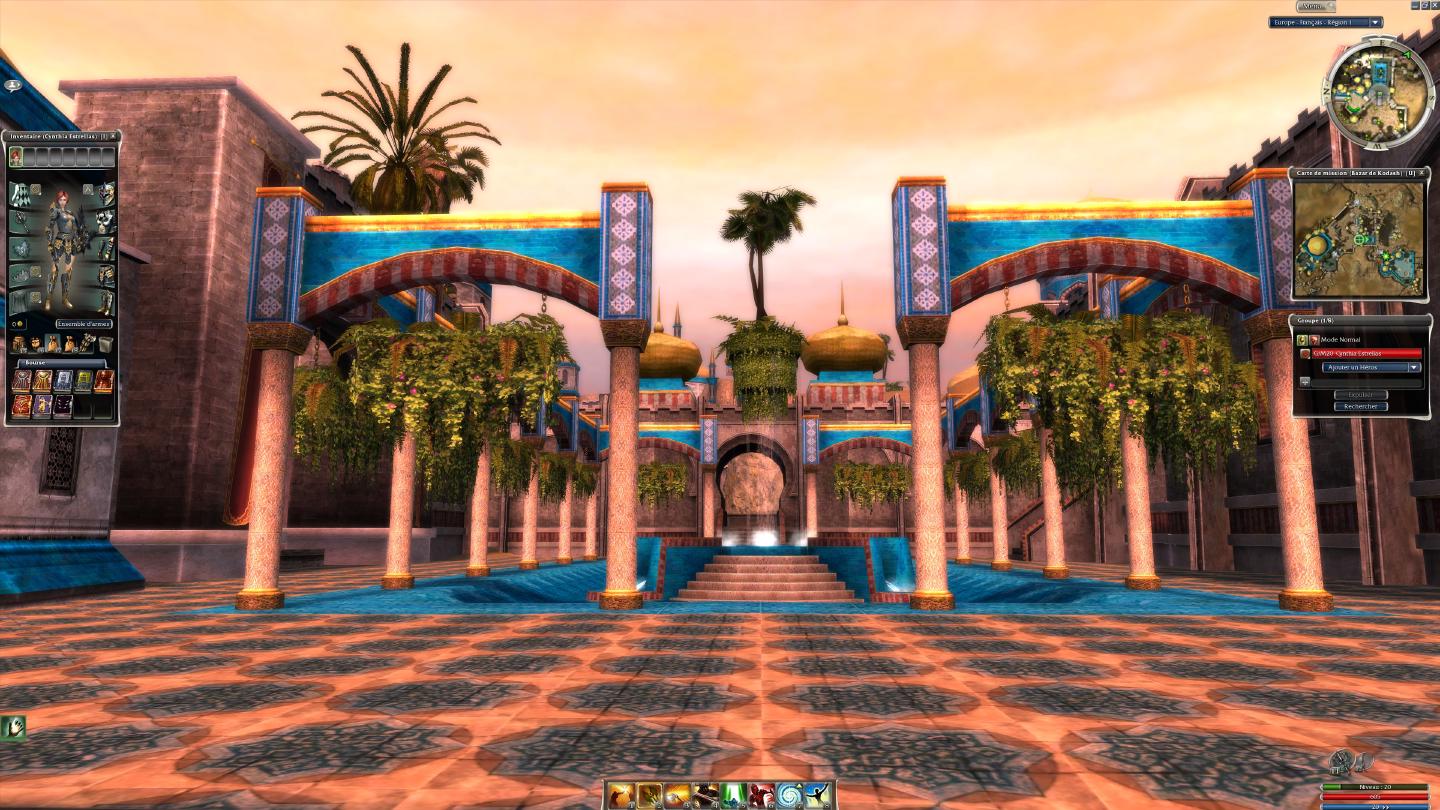Close the Carte de mission window
The height and width of the screenshot is (810, 1440).
tap(1422, 173)
